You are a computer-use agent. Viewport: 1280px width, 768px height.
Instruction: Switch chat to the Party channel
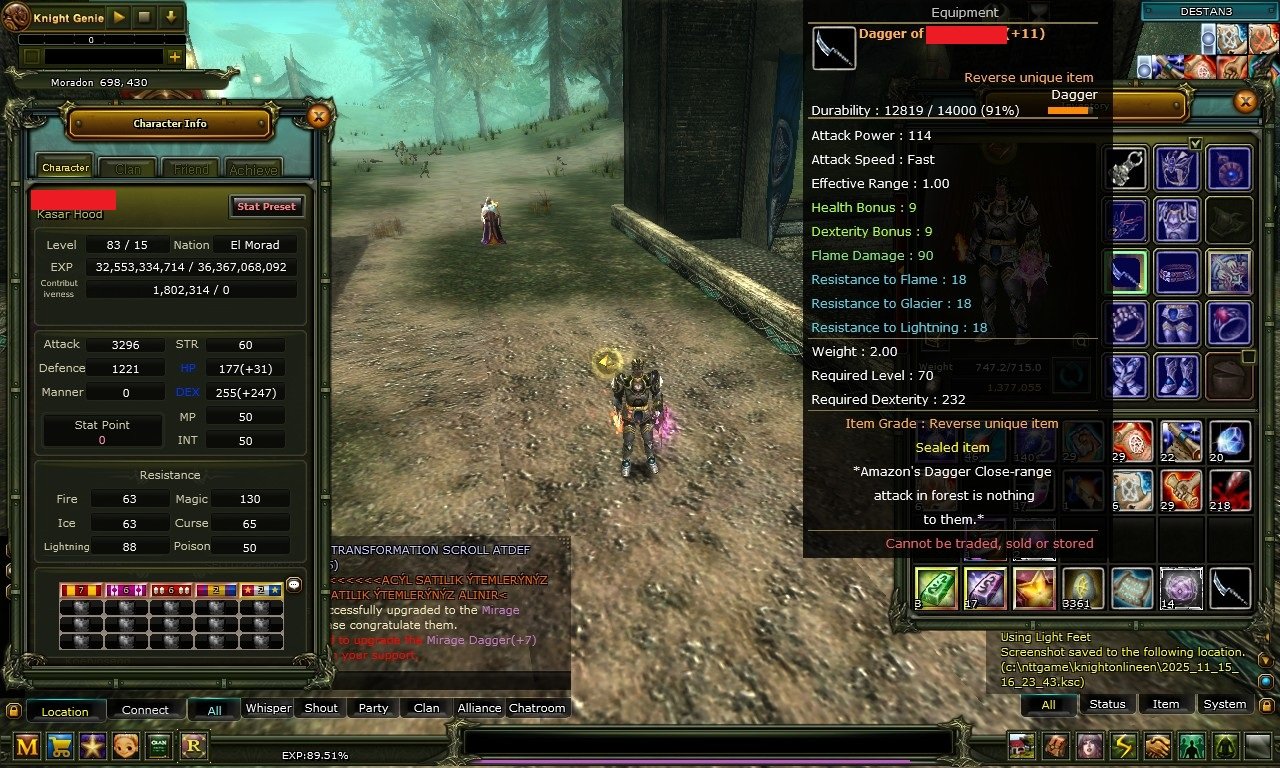pyautogui.click(x=373, y=708)
